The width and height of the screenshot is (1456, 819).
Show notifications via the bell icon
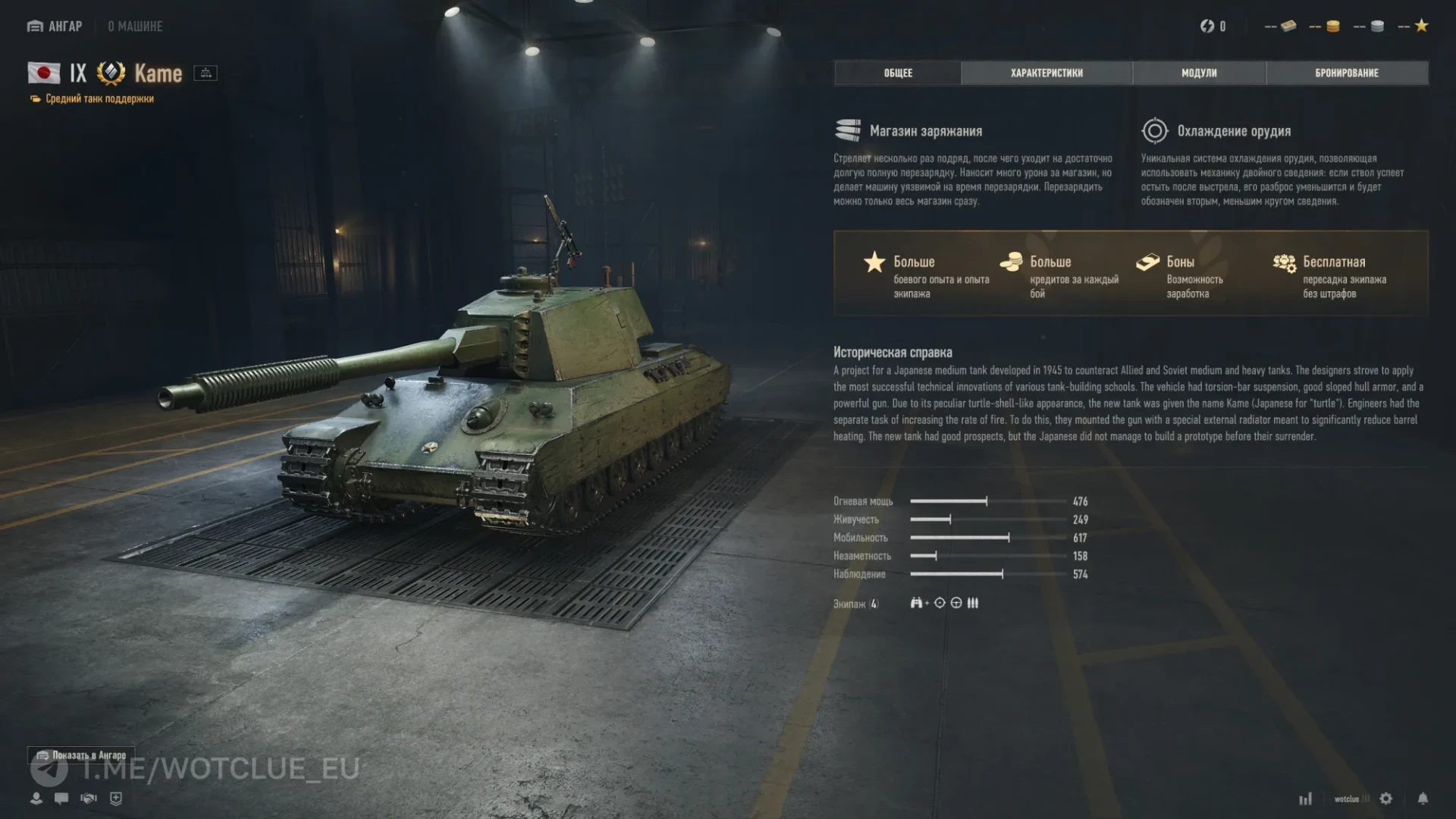(1423, 799)
